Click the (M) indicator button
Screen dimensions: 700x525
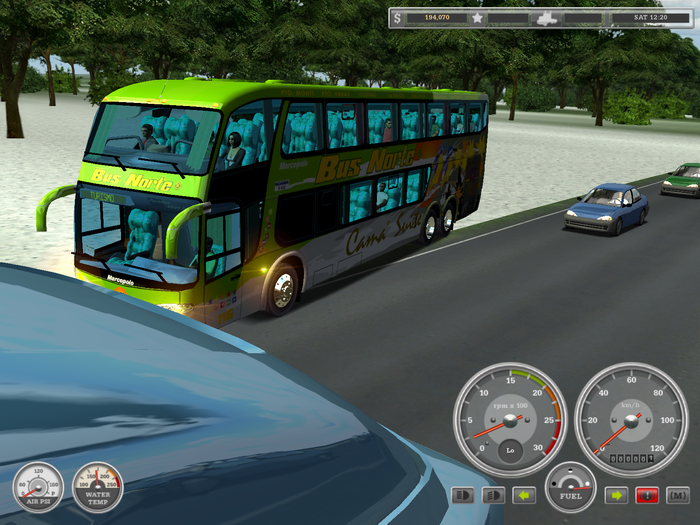(x=677, y=495)
